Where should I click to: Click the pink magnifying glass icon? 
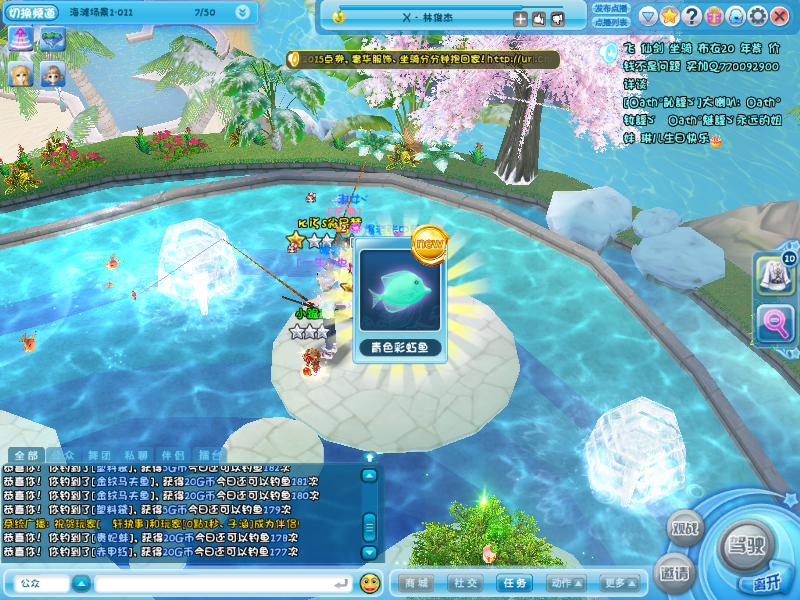point(774,323)
